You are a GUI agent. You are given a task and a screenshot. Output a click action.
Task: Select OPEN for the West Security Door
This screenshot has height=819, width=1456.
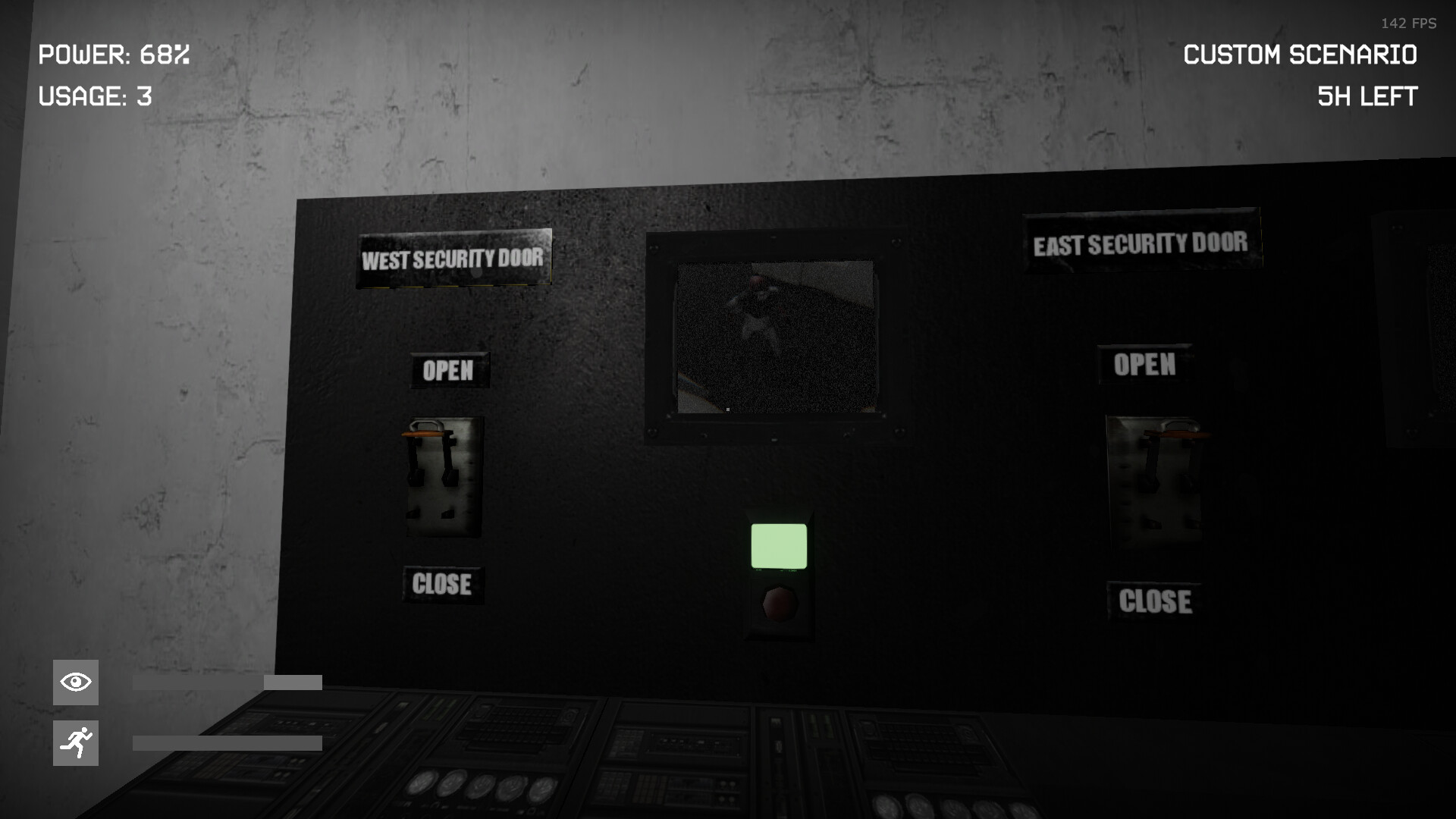(449, 371)
